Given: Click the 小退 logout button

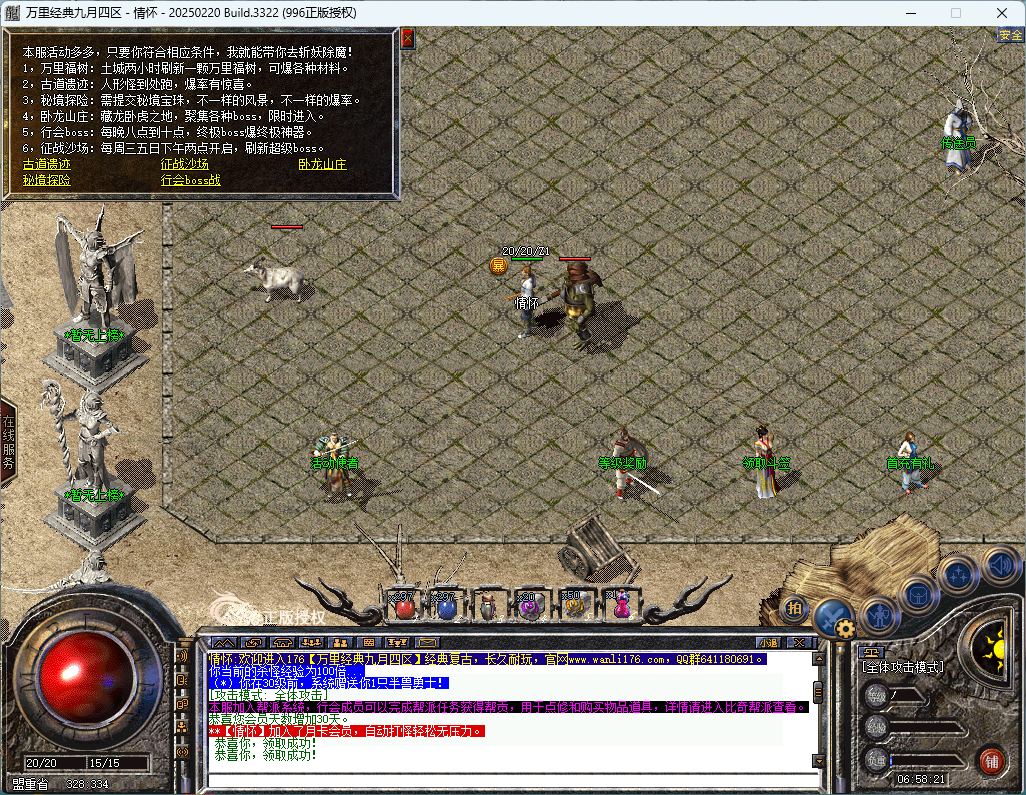Looking at the screenshot, I should click(768, 642).
